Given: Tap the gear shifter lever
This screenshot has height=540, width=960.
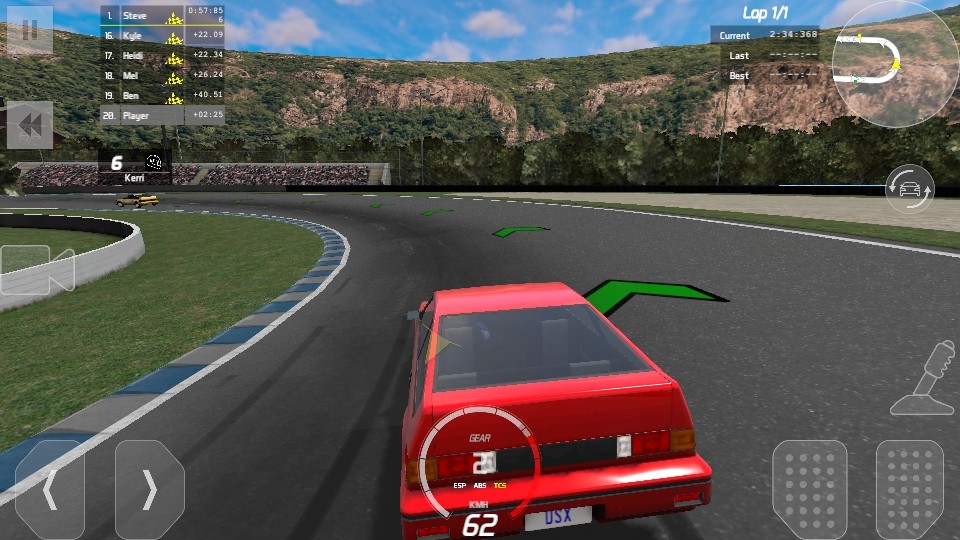Looking at the screenshot, I should click(x=927, y=378).
